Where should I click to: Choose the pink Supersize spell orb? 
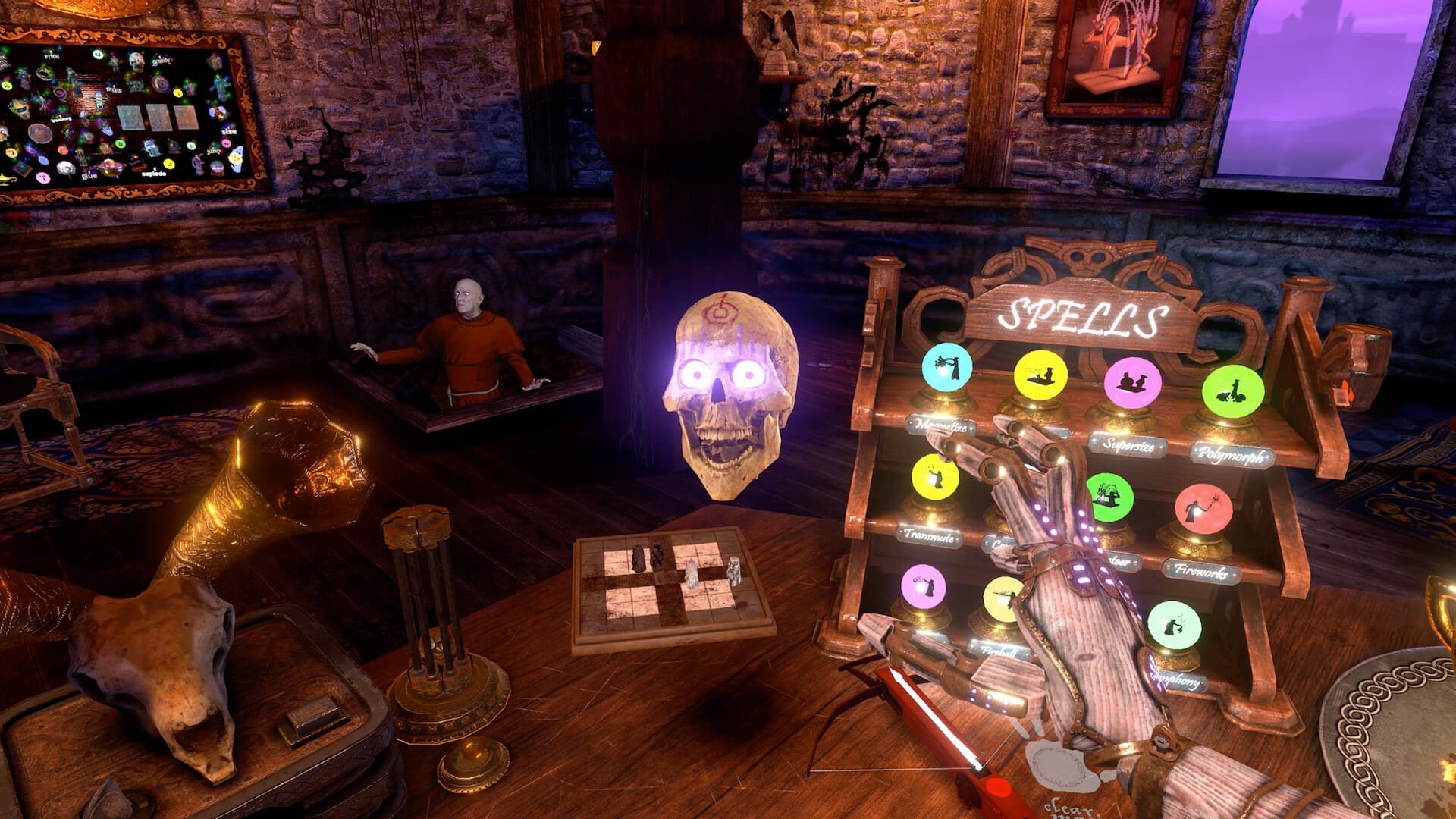[x=1132, y=383]
